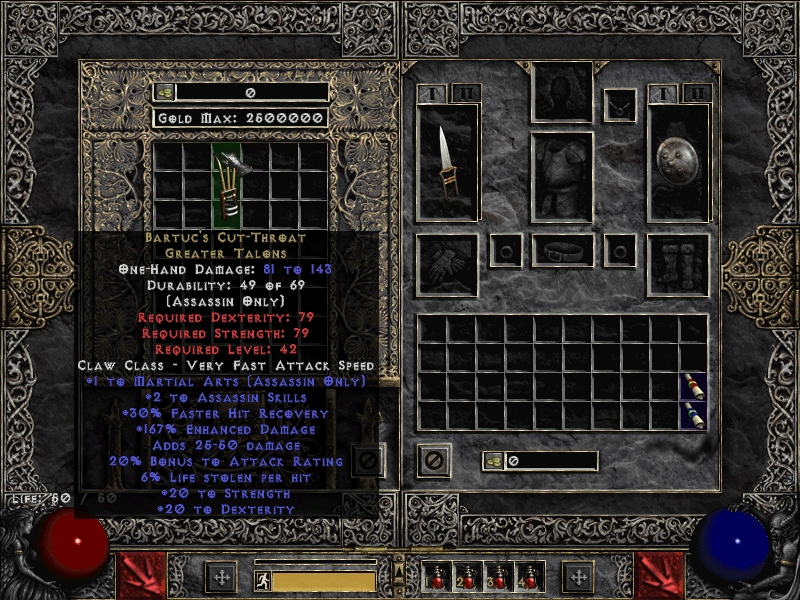Open the right mouse skill selector

pos(658,575)
